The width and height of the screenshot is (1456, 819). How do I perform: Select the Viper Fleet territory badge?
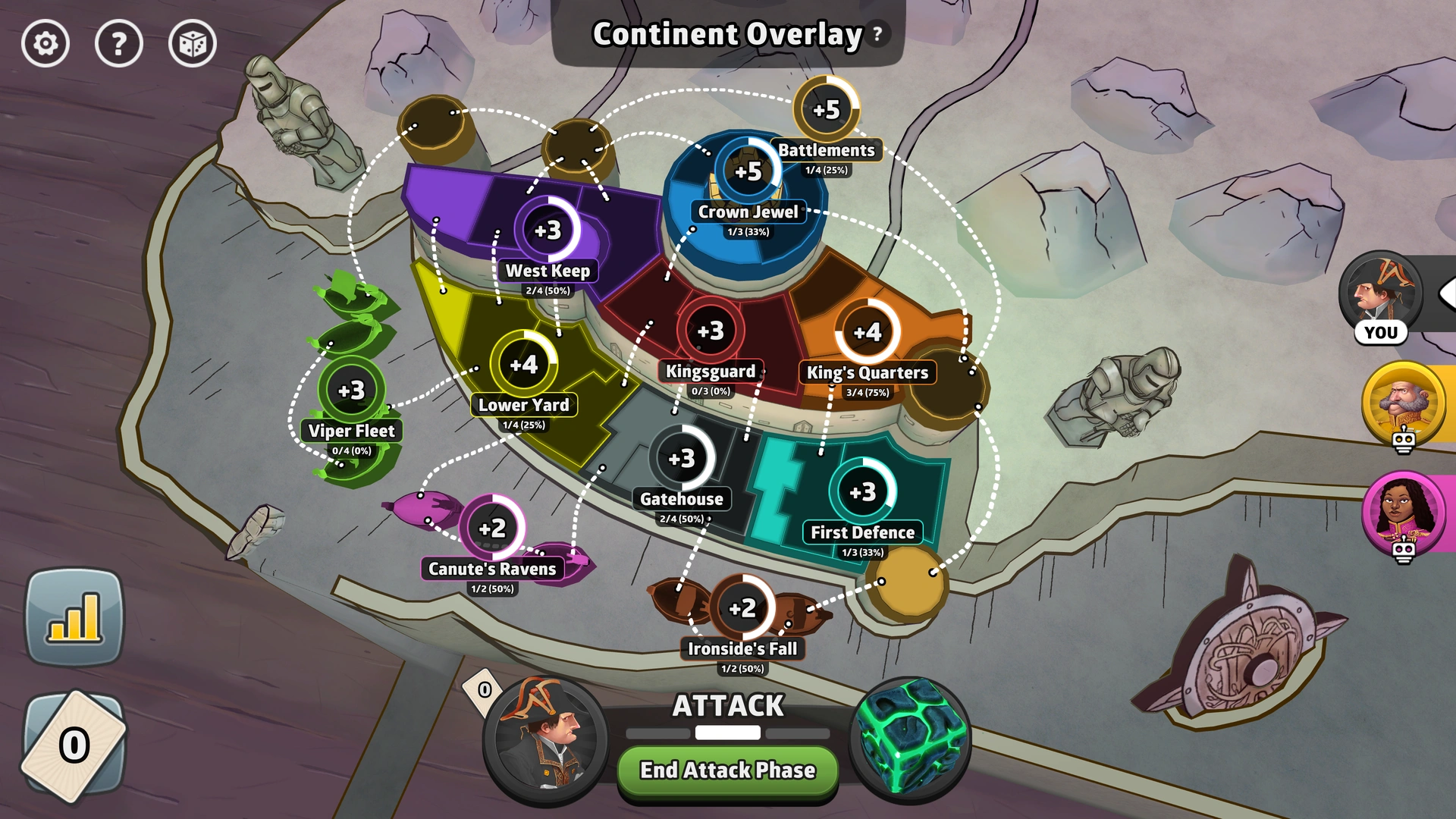[350, 389]
